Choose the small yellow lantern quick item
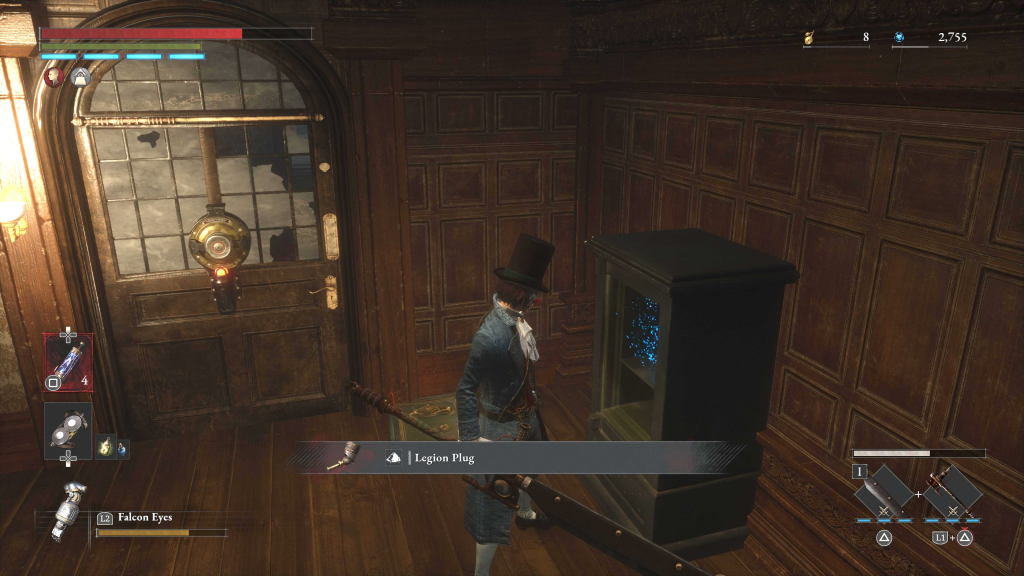Image resolution: width=1024 pixels, height=576 pixels. click(x=104, y=447)
